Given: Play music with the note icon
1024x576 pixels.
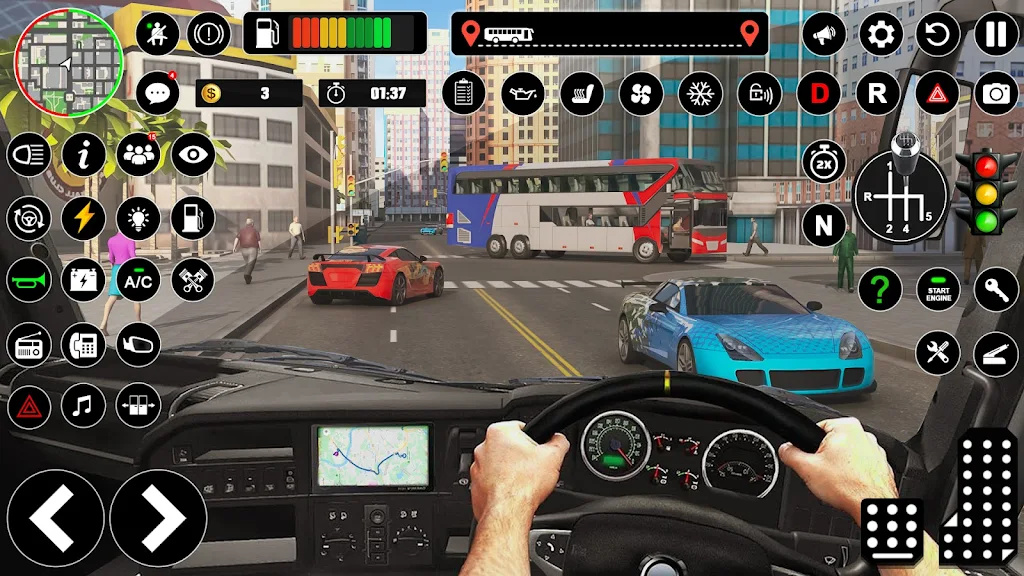Looking at the screenshot, I should click(x=83, y=406).
